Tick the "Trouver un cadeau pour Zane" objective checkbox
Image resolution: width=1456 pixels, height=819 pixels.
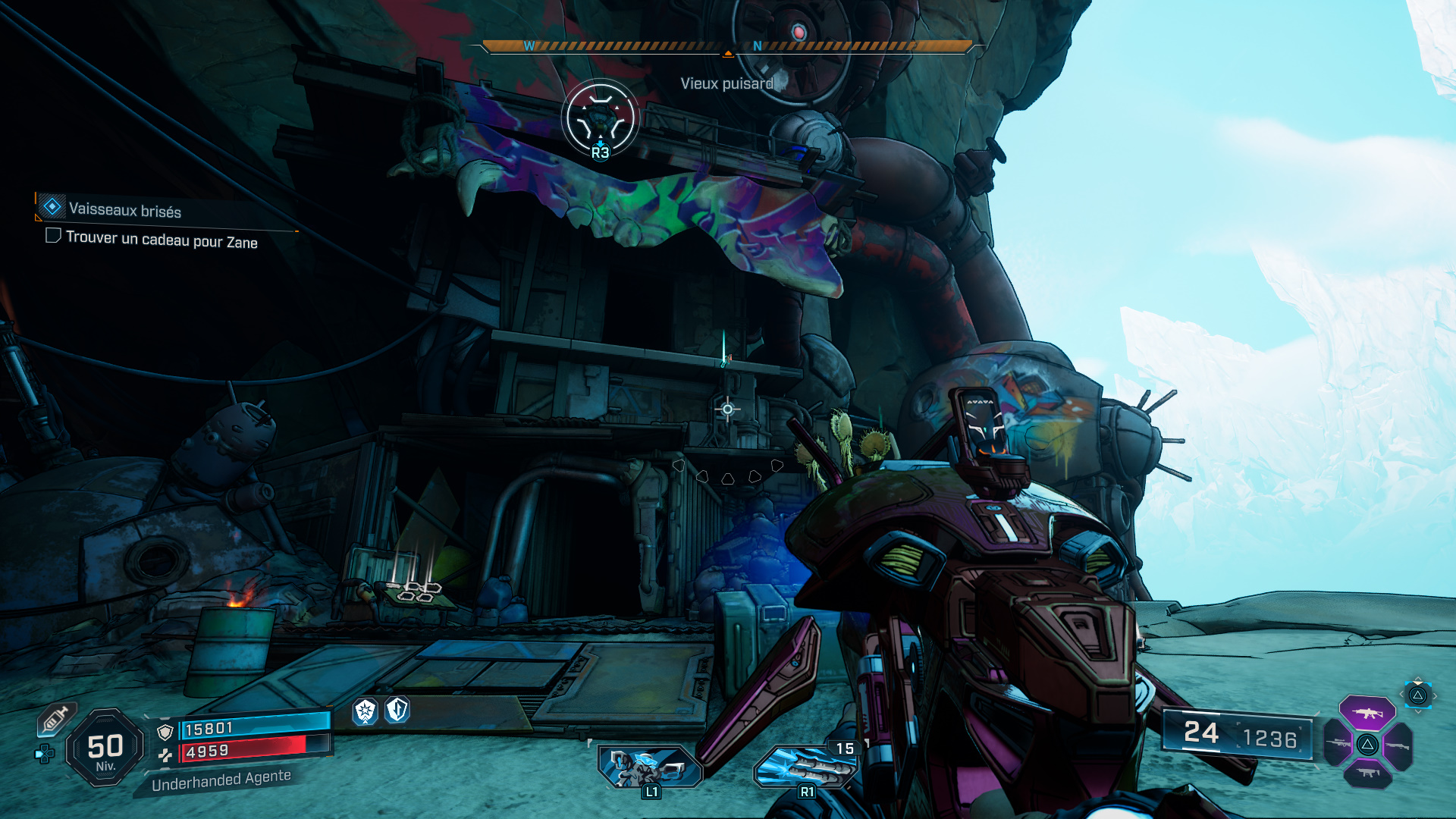(x=53, y=236)
